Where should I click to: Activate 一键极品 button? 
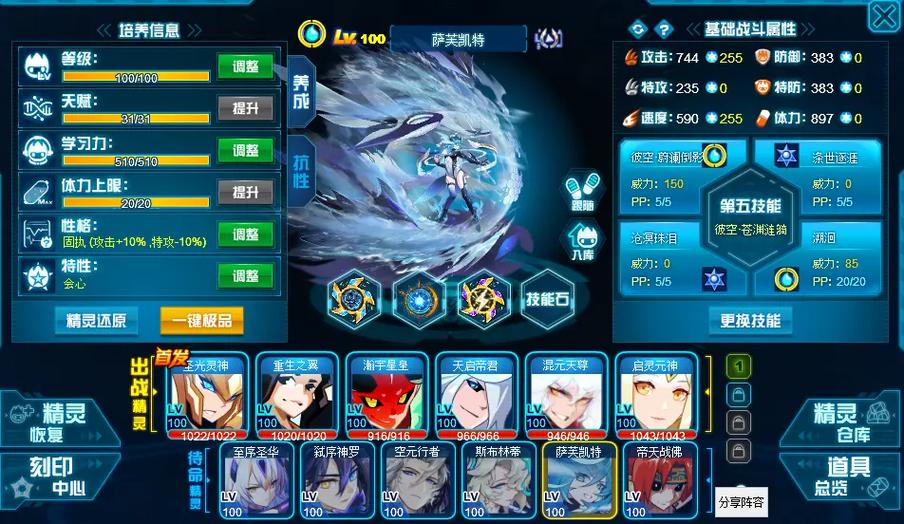[x=201, y=321]
